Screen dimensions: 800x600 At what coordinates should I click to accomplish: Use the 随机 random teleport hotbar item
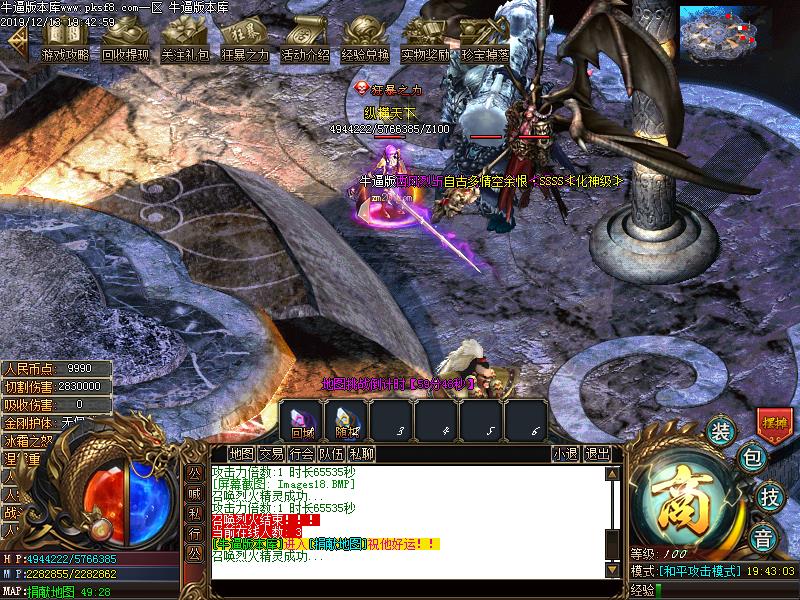347,421
